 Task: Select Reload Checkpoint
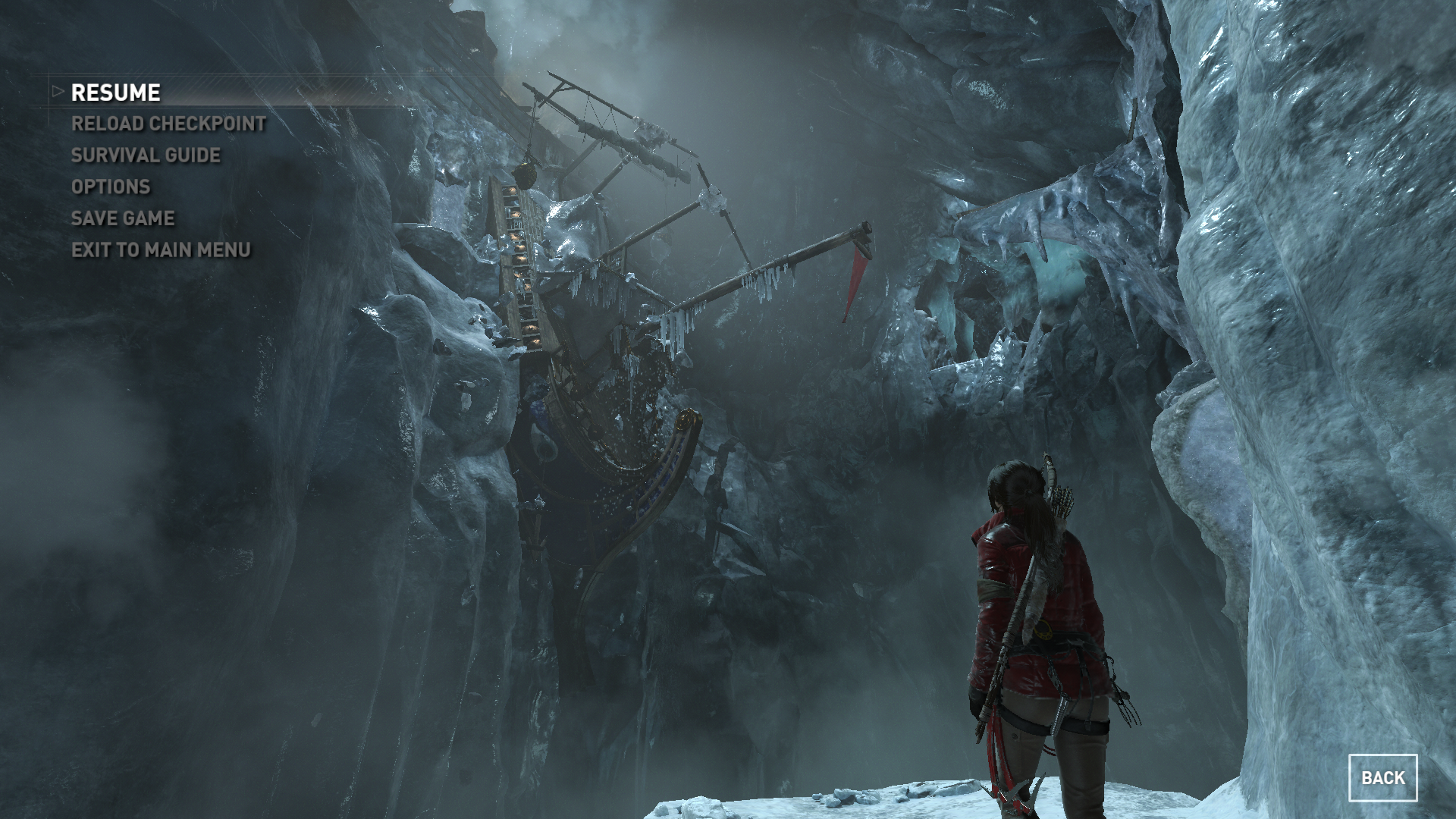tap(168, 124)
